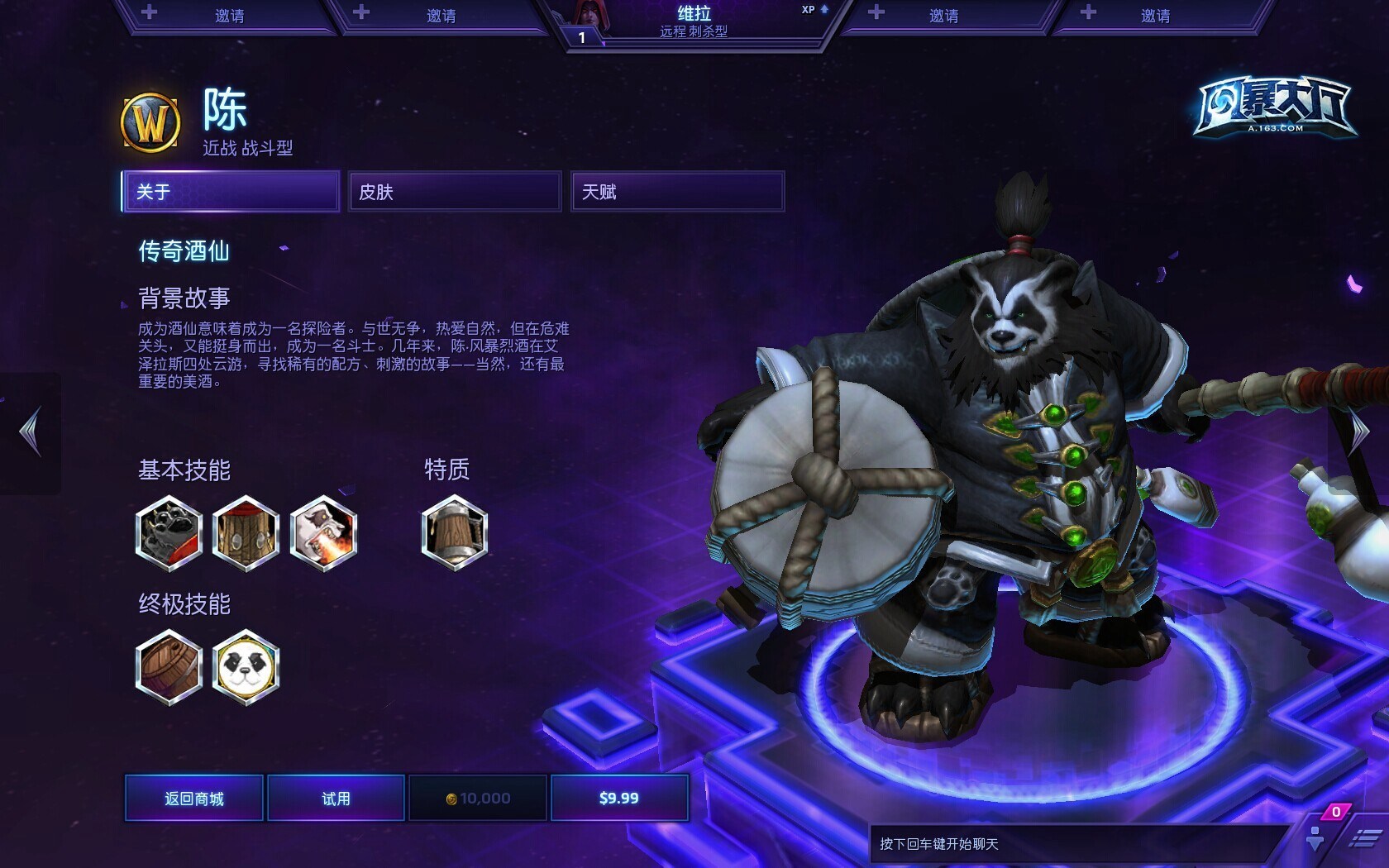The width and height of the screenshot is (1389, 868).
Task: Switch to the 关于 tab
Action: pyautogui.click(x=231, y=192)
